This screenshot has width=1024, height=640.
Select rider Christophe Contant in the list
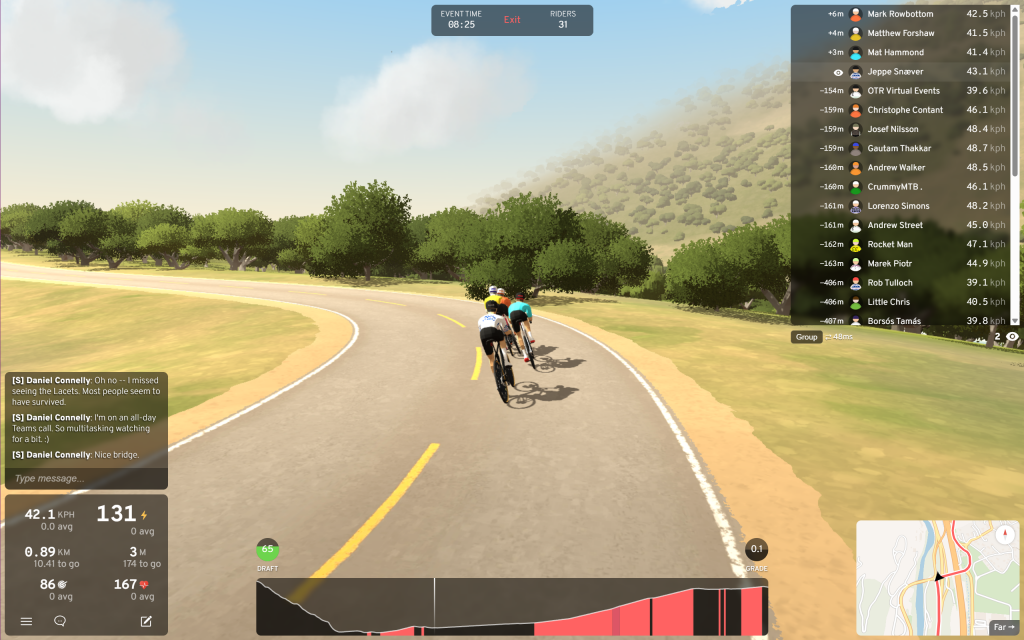tap(900, 110)
